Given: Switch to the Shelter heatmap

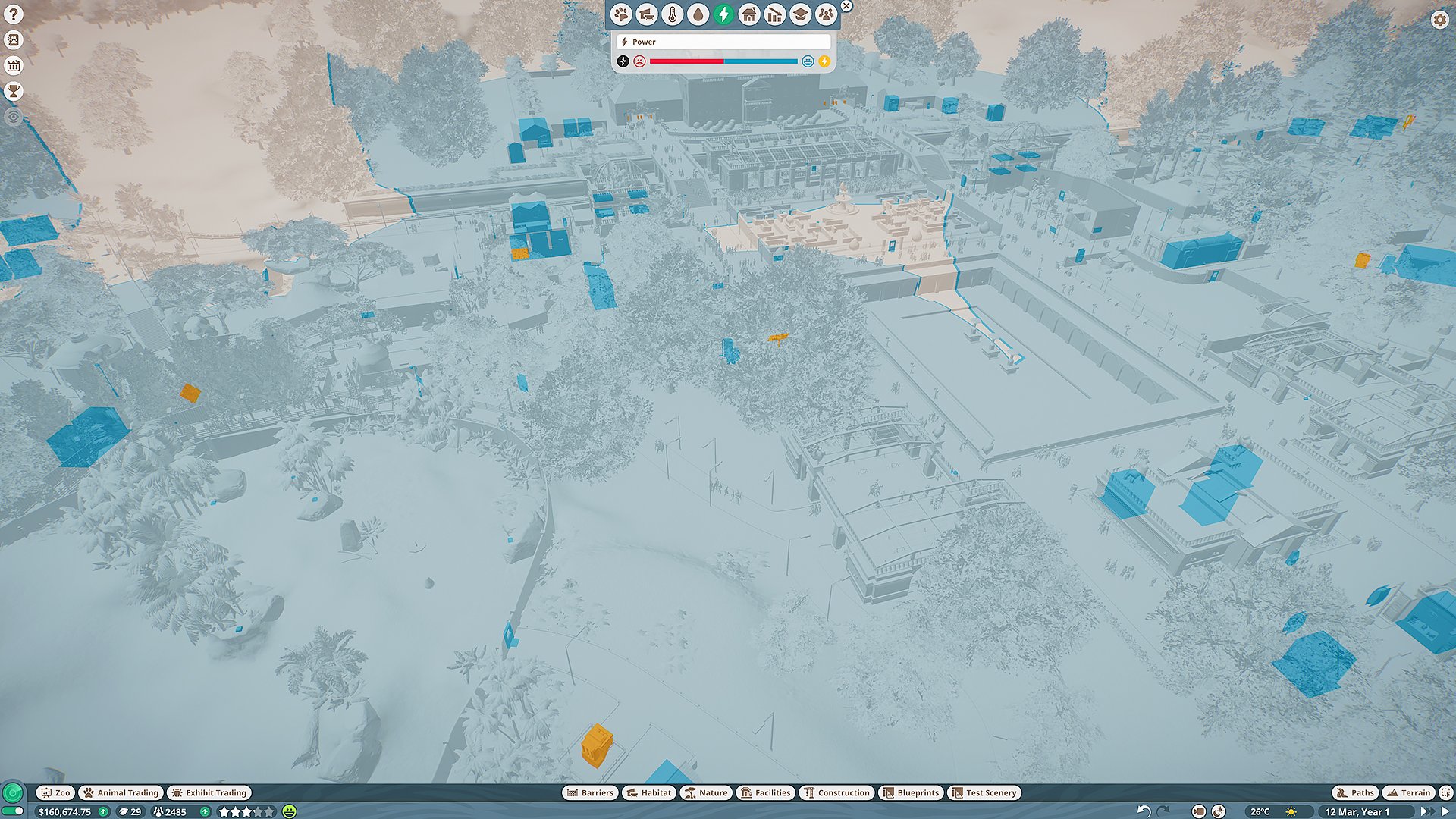Looking at the screenshot, I should pos(748,13).
